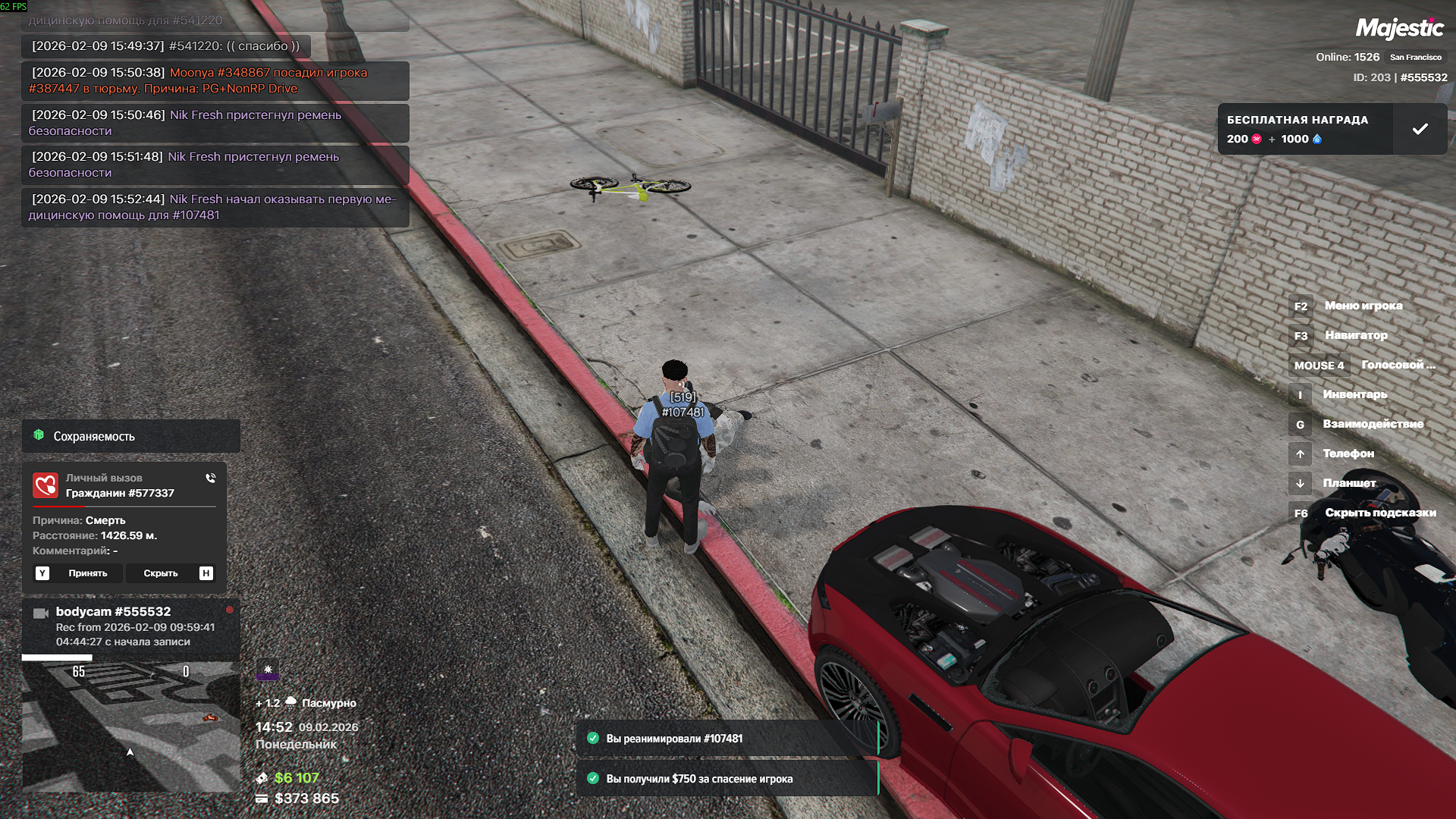Click the $750 rescue reward notification
Screen dimensions: 1456x819
pos(726,779)
